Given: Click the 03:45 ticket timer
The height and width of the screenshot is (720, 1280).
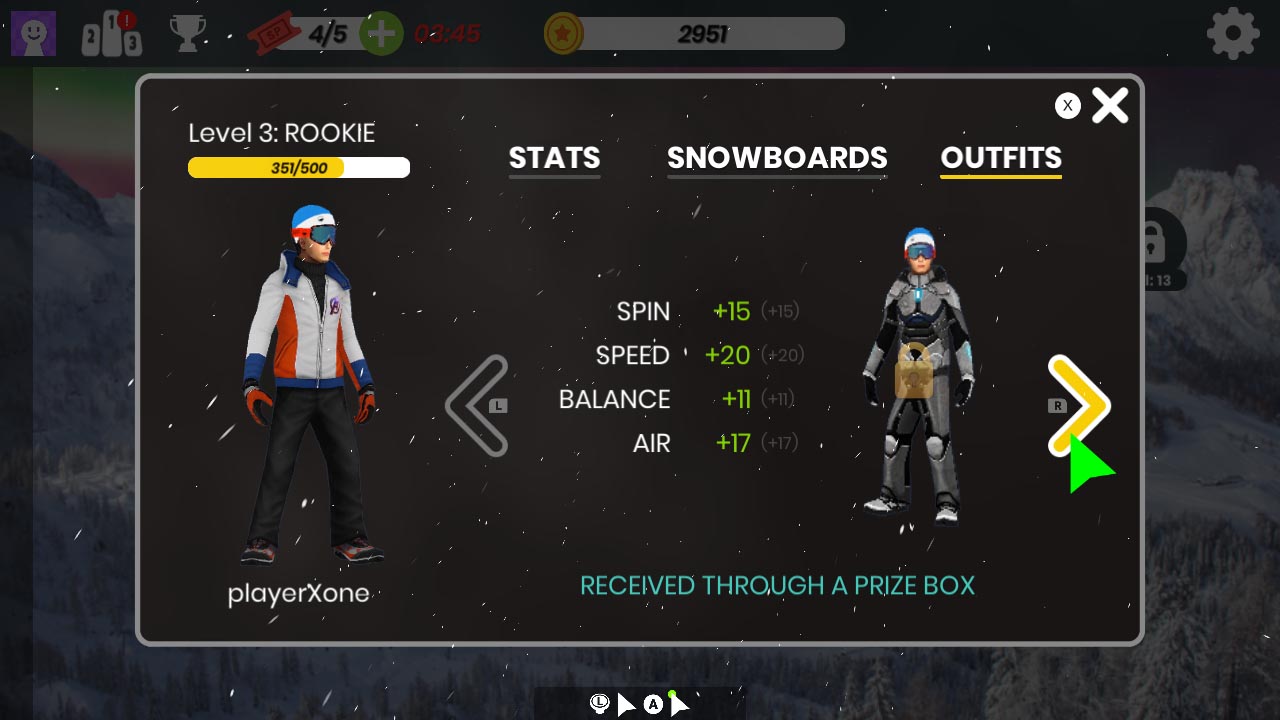Looking at the screenshot, I should tap(445, 33).
